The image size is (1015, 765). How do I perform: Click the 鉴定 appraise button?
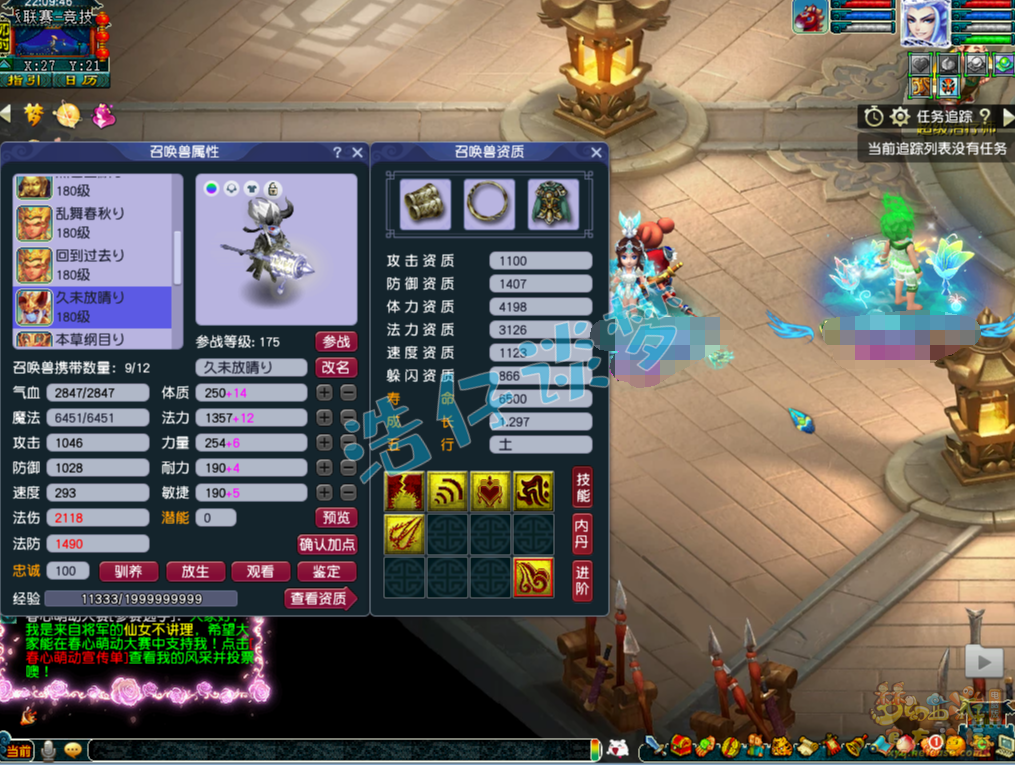point(327,572)
